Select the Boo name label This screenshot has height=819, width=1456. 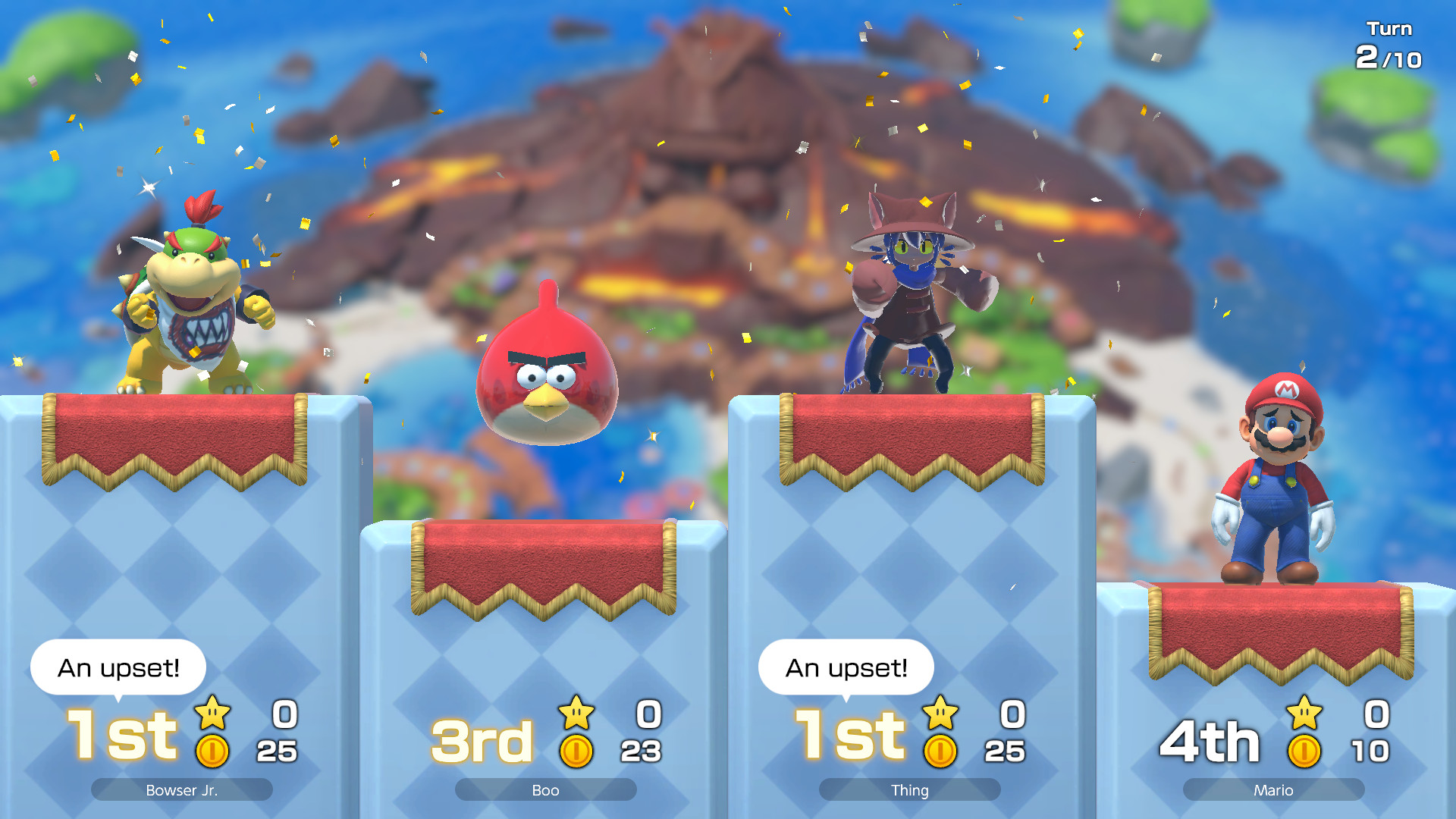tap(545, 789)
